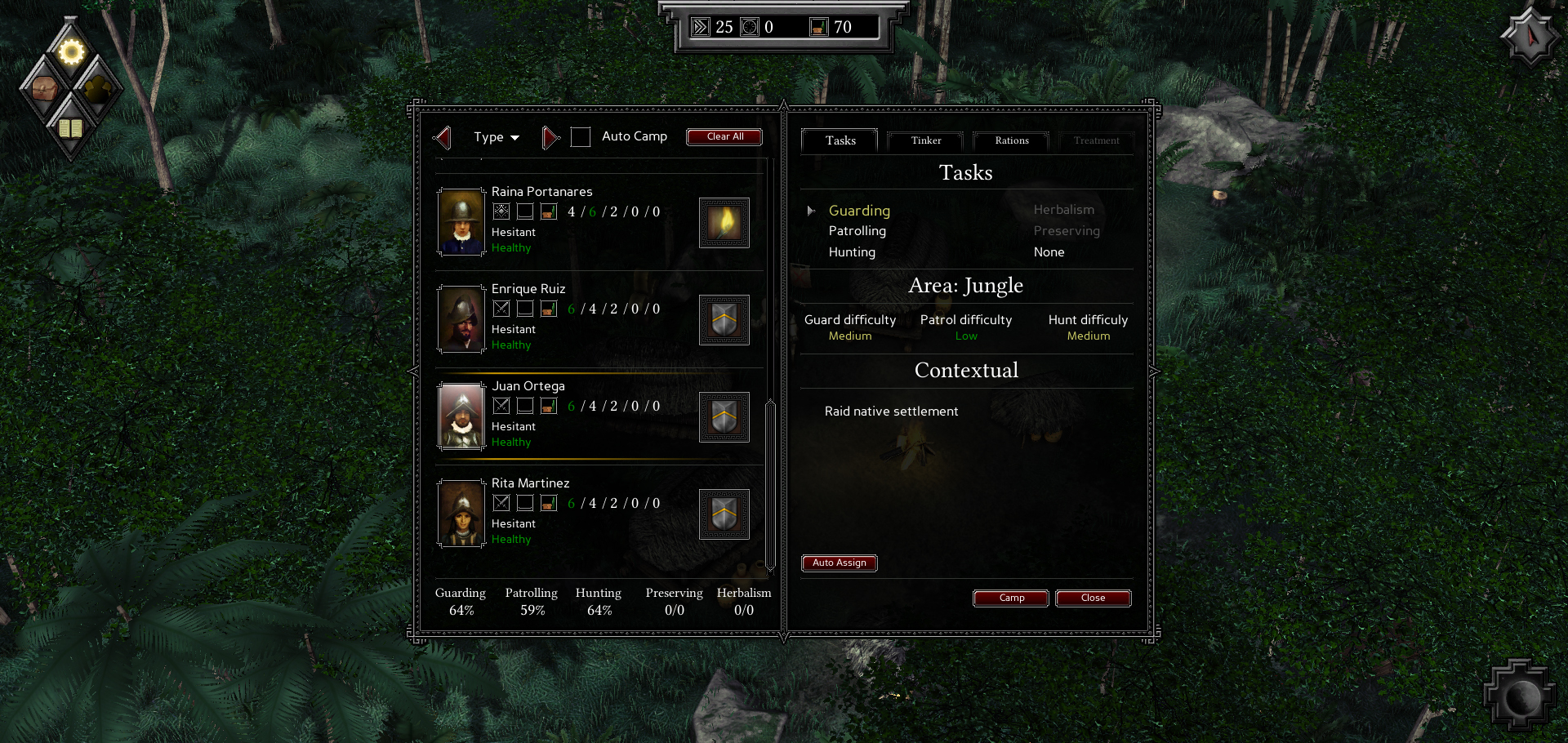
Task: Choose Raid native settlement option
Action: pyautogui.click(x=891, y=412)
